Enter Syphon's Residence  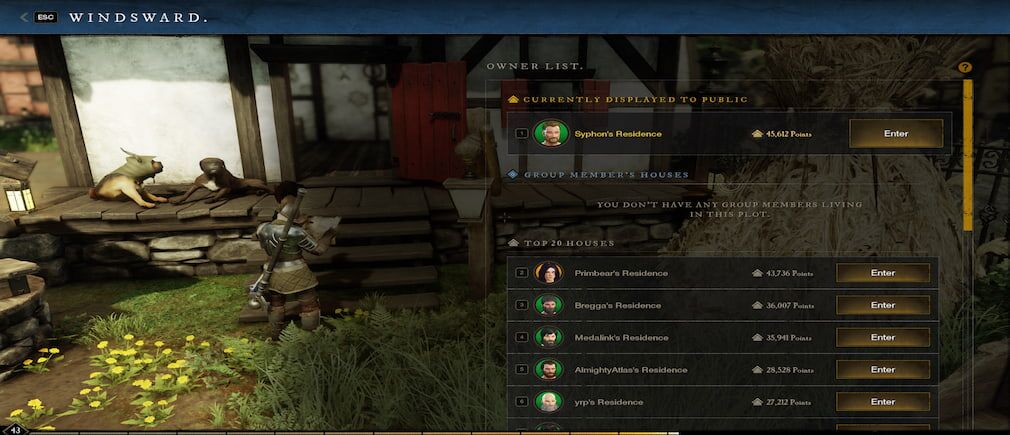895,133
